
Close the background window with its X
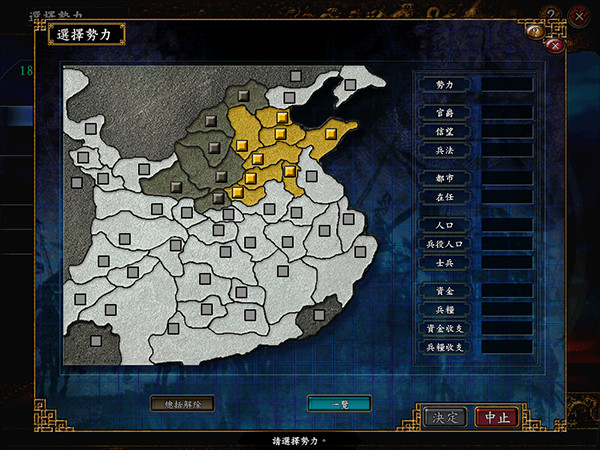tap(579, 15)
